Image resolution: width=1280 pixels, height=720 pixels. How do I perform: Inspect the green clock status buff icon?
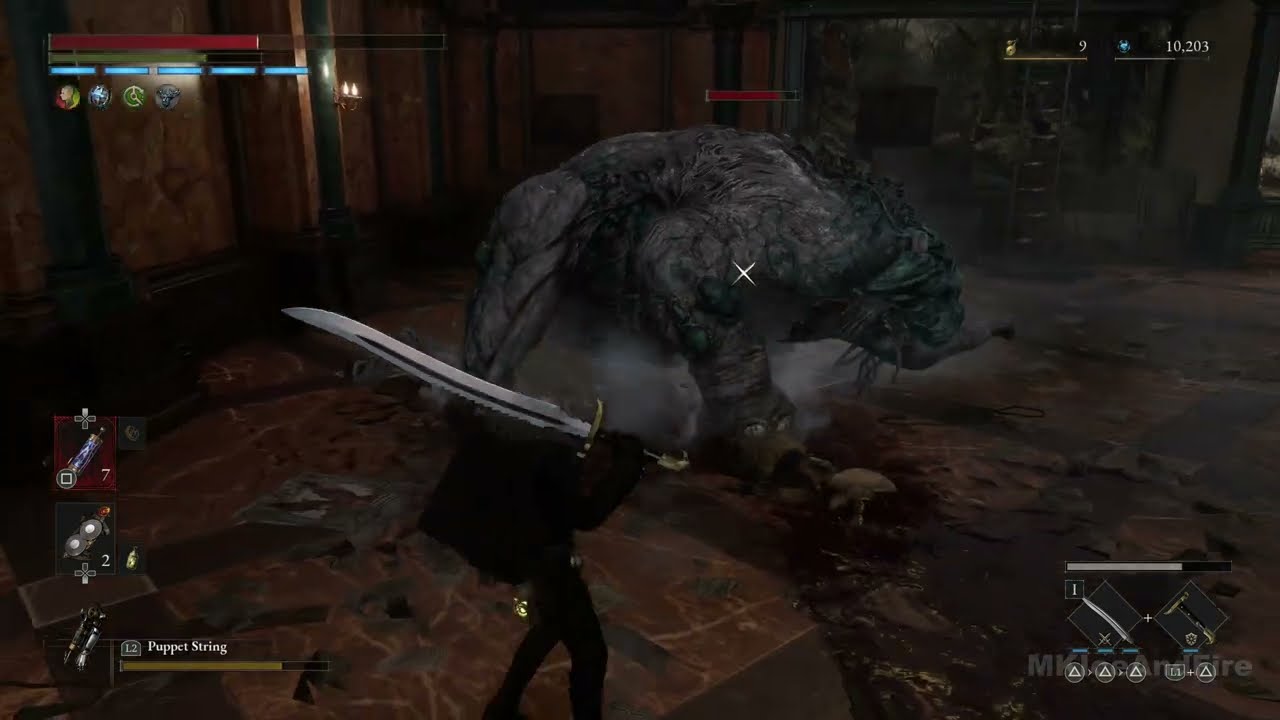click(133, 96)
